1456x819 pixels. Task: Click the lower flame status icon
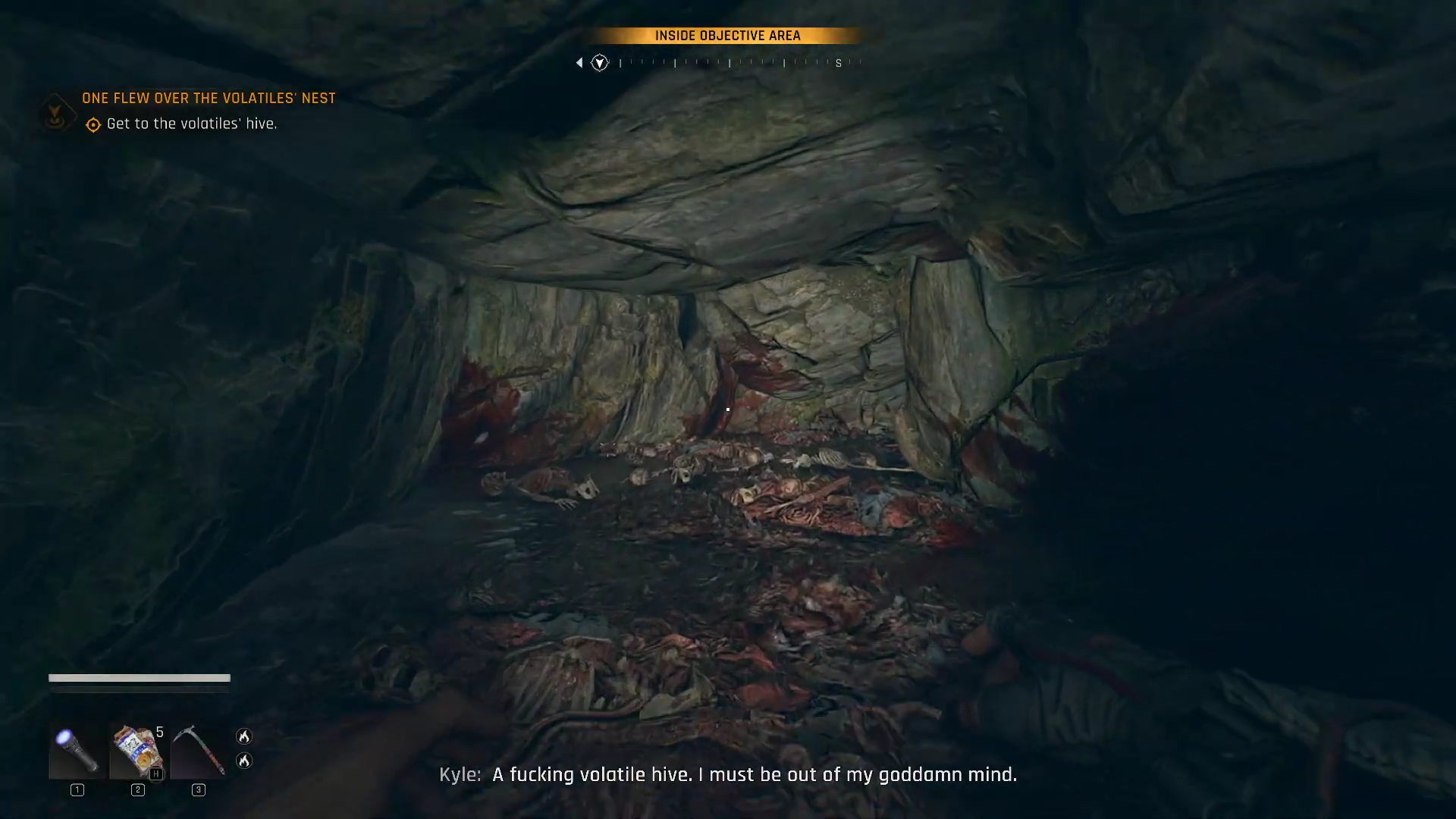[x=244, y=761]
